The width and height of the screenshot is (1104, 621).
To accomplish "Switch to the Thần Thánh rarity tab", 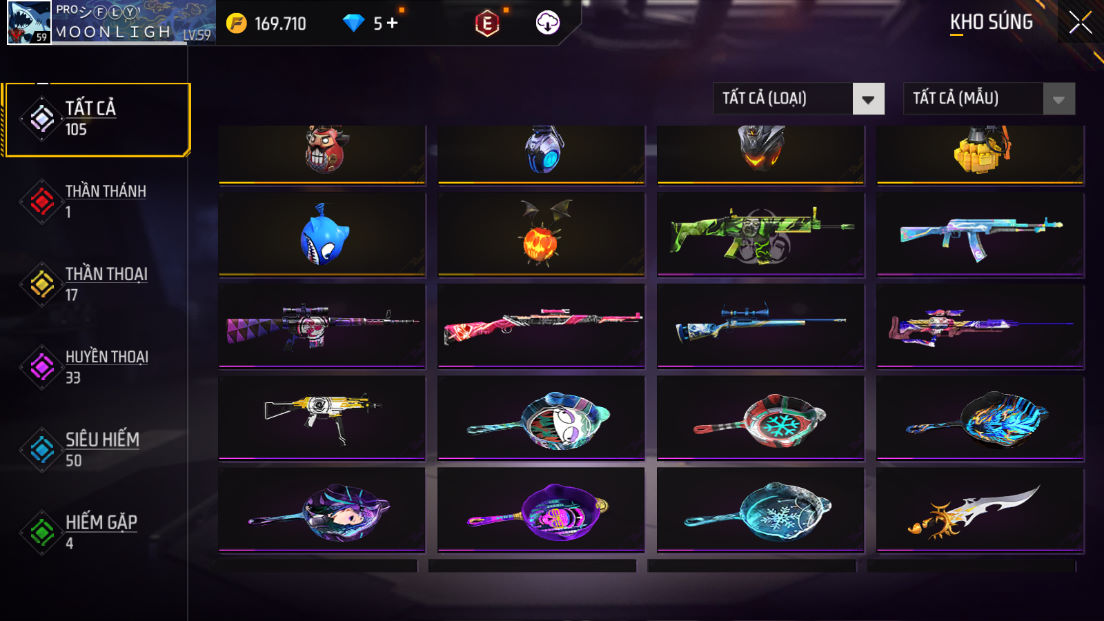I will click(x=97, y=201).
